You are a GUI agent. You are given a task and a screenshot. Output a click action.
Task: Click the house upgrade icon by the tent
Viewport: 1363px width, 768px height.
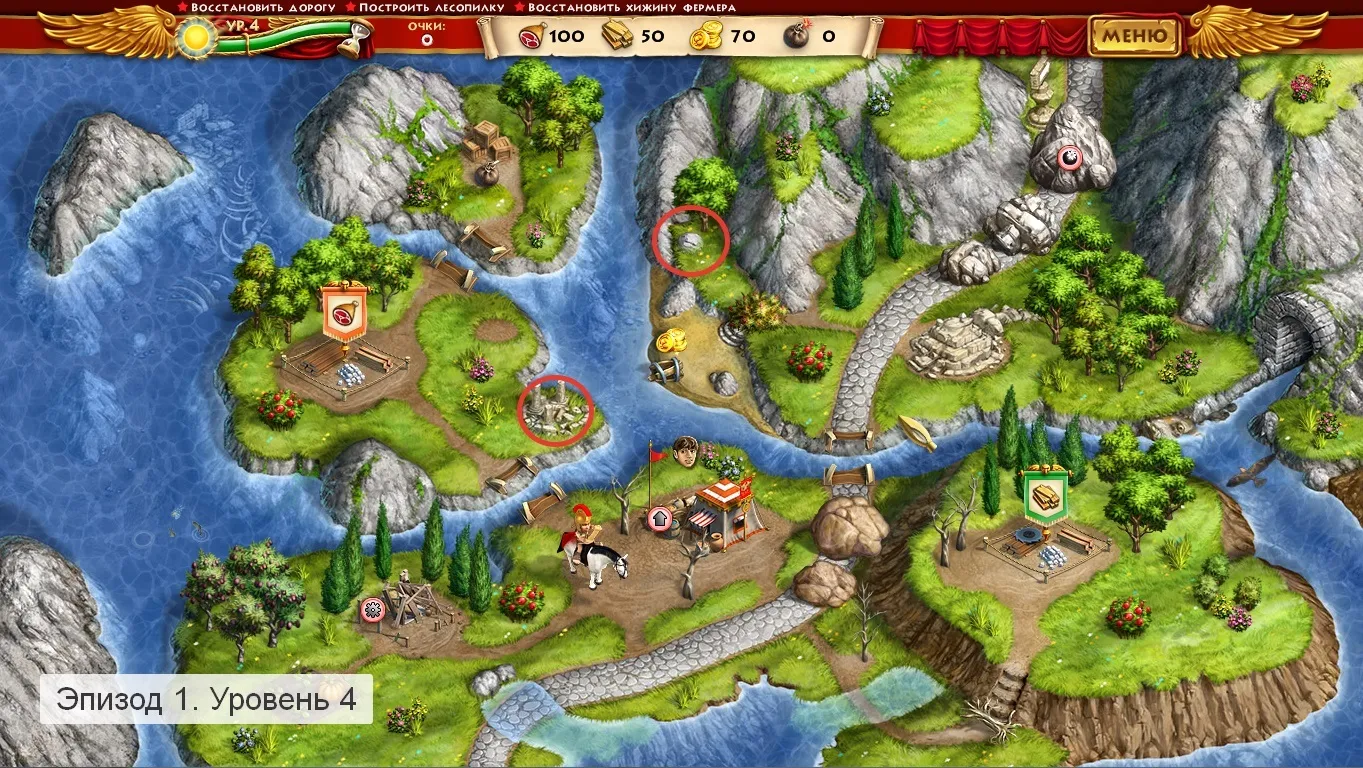coord(659,519)
